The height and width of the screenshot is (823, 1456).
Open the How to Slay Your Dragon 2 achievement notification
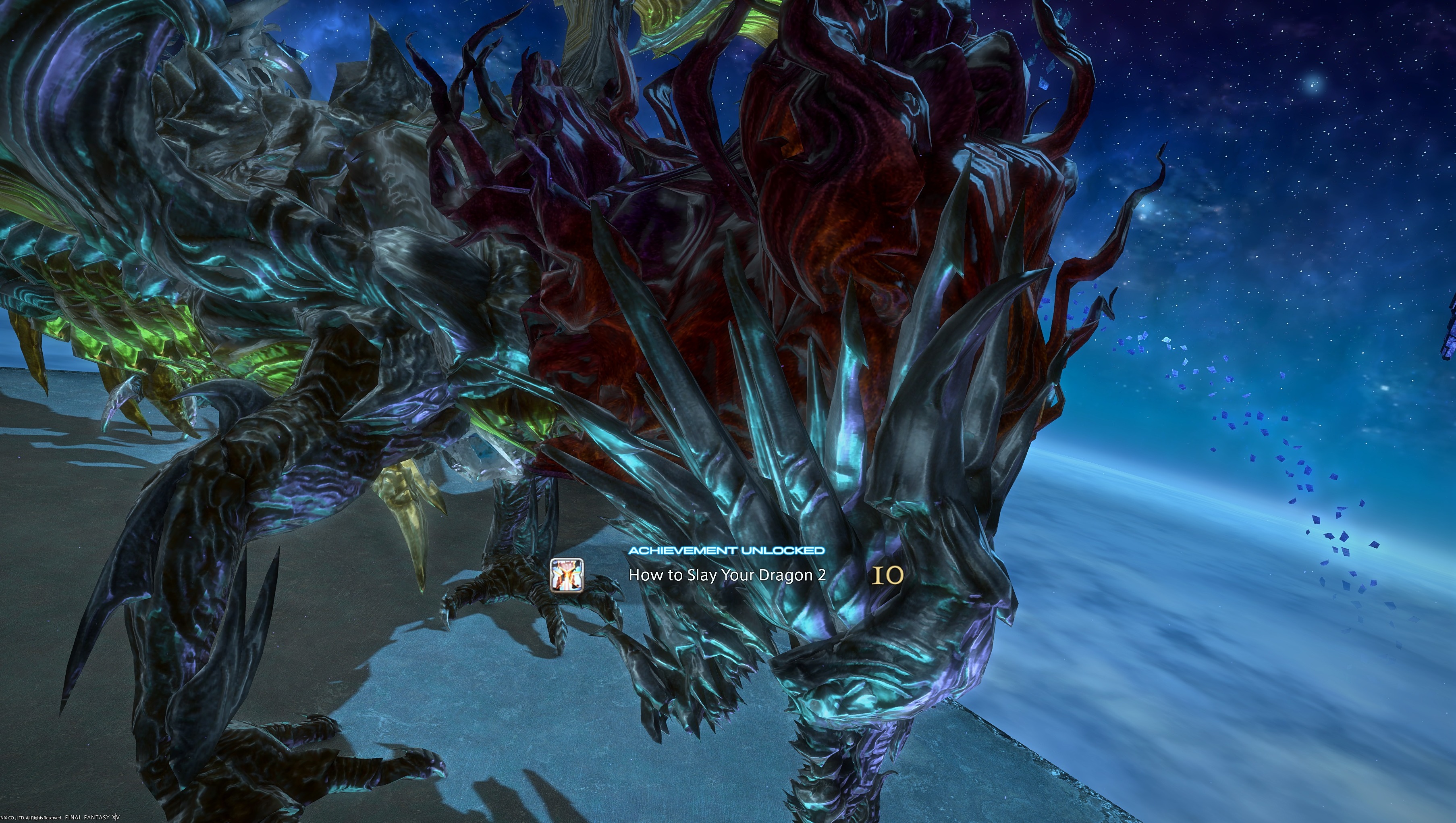(x=727, y=576)
